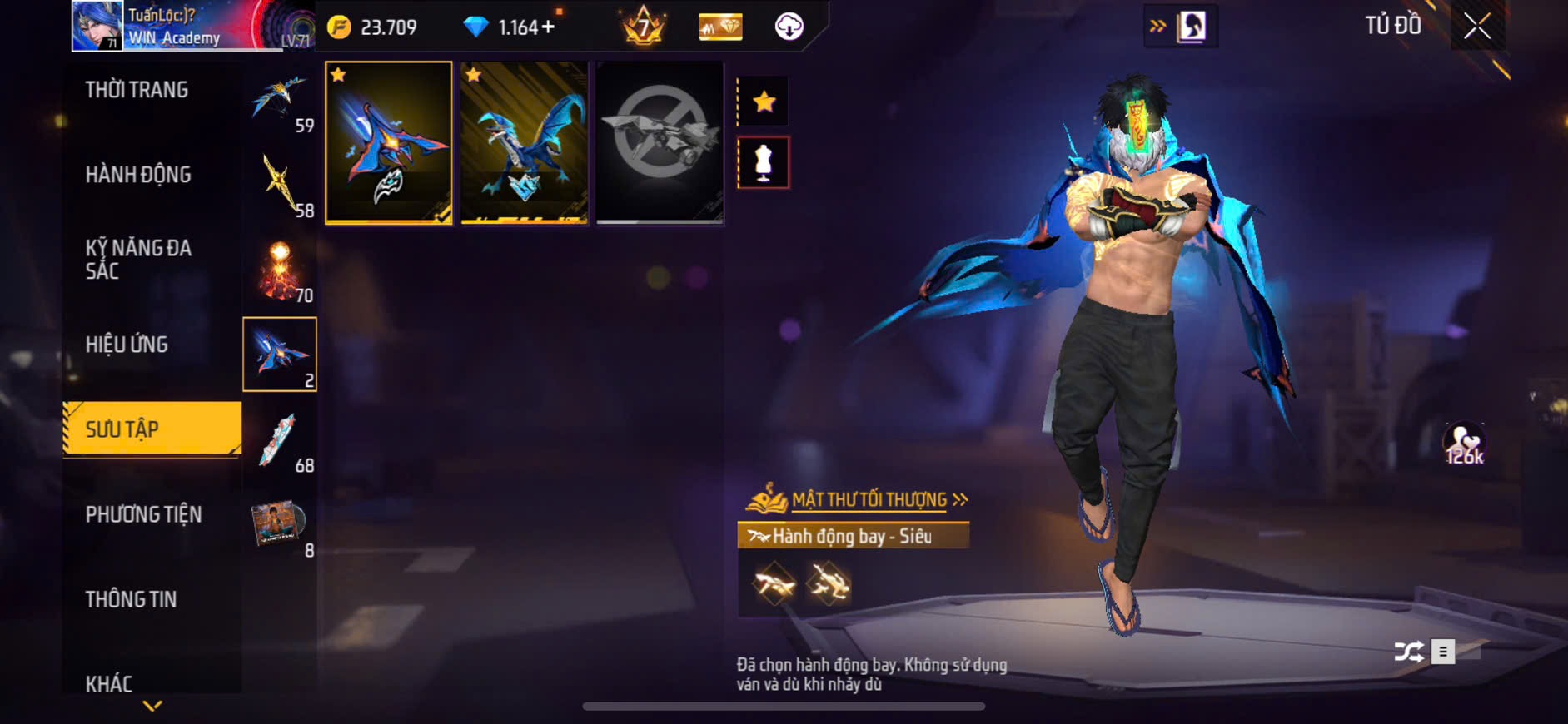Click the mannequin preview button
The height and width of the screenshot is (724, 1568).
point(764,163)
